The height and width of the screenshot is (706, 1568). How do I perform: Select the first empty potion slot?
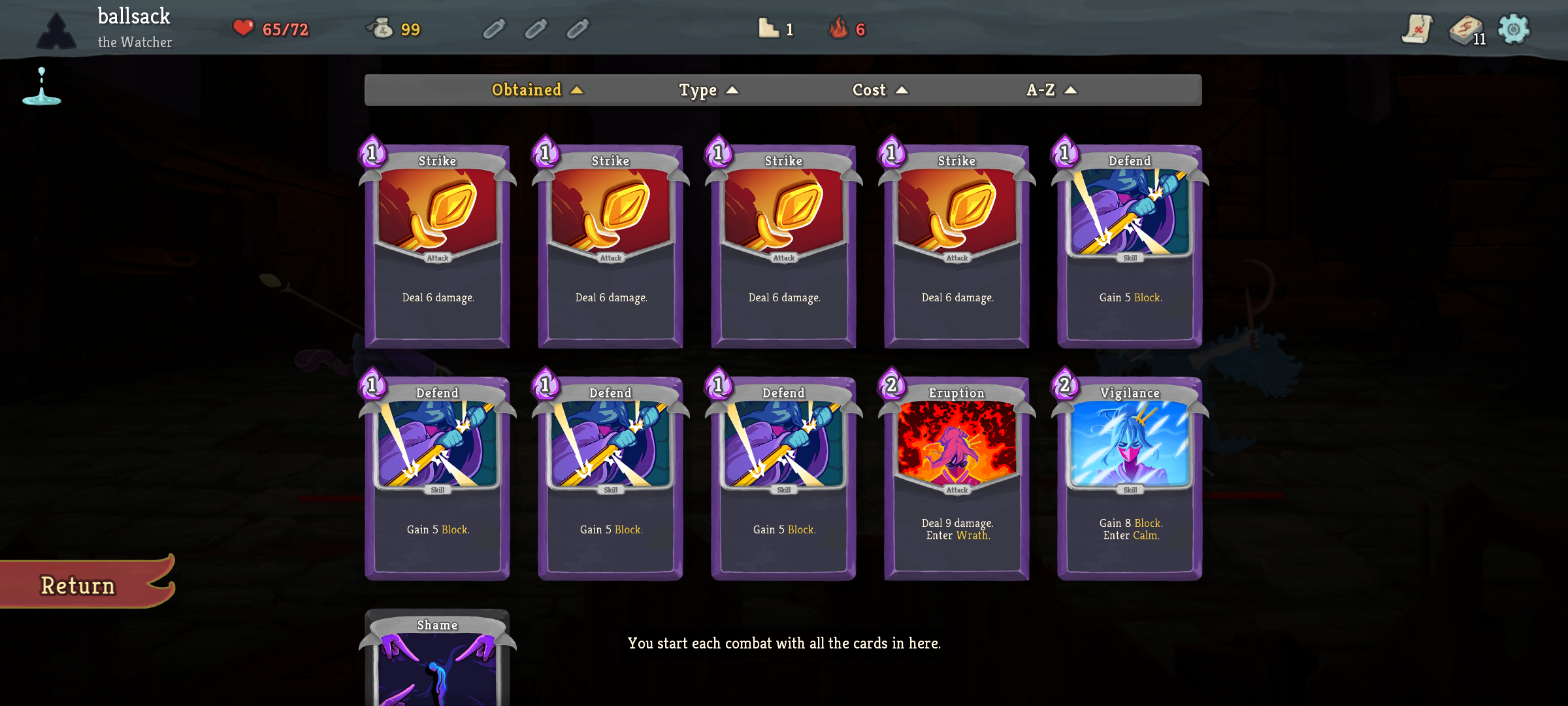coord(494,29)
